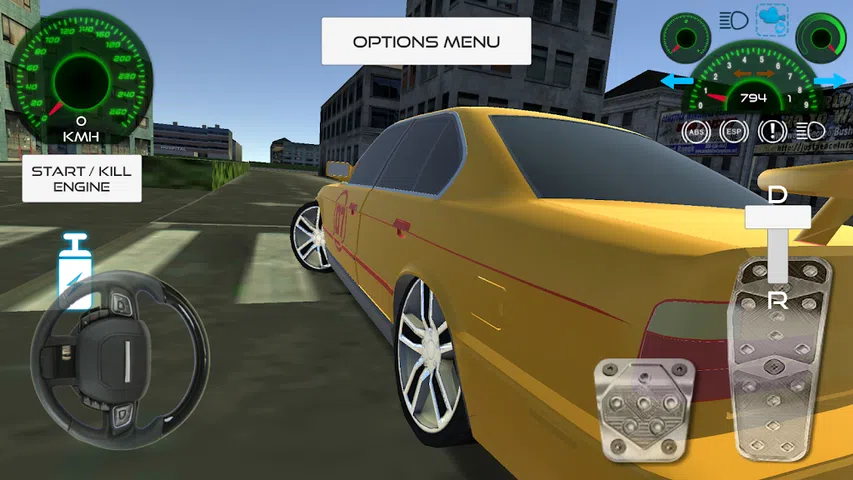Shift the gear lever to D
The width and height of the screenshot is (853, 480).
point(778,196)
